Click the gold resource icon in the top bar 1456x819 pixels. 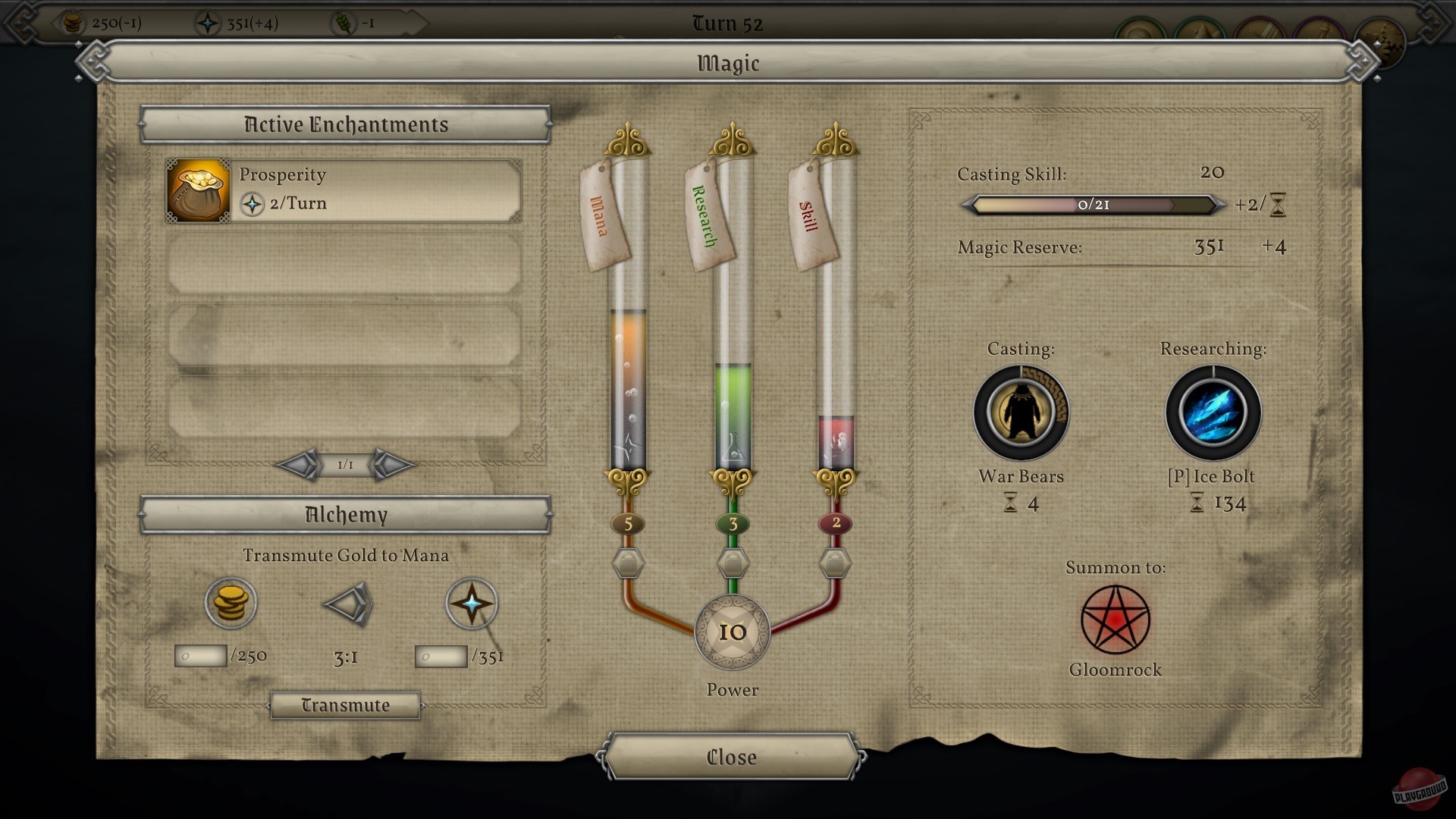(74, 23)
